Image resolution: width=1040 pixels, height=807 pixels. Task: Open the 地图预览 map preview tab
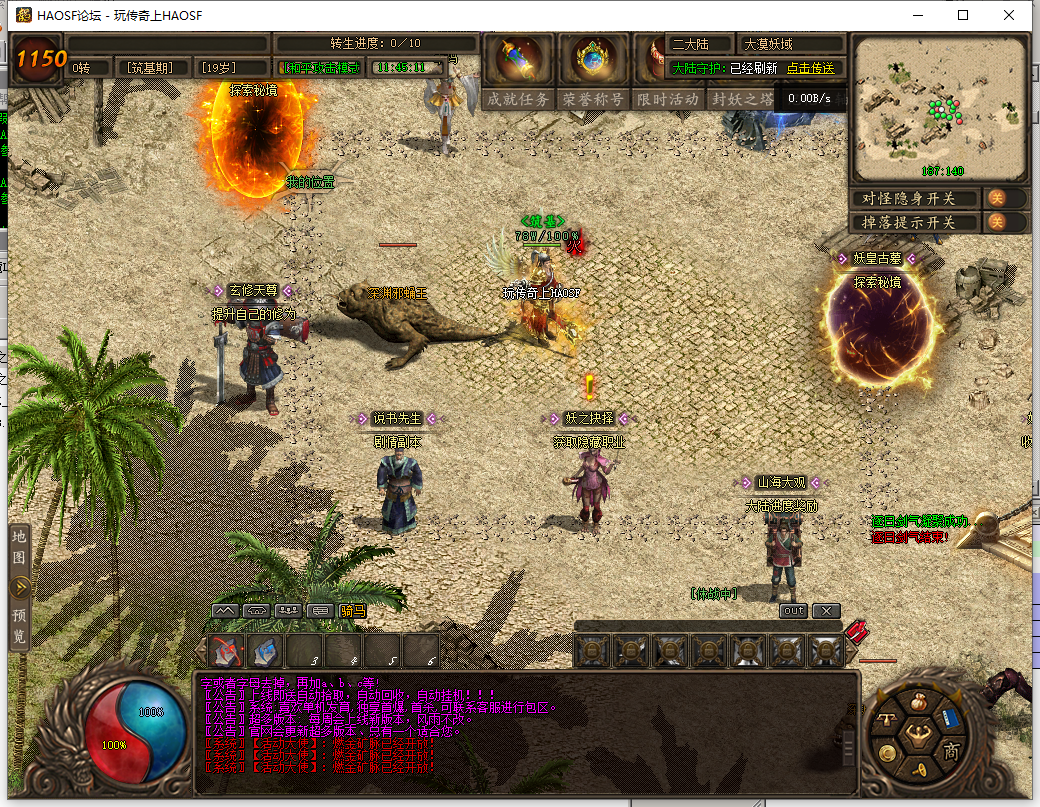[x=19, y=586]
